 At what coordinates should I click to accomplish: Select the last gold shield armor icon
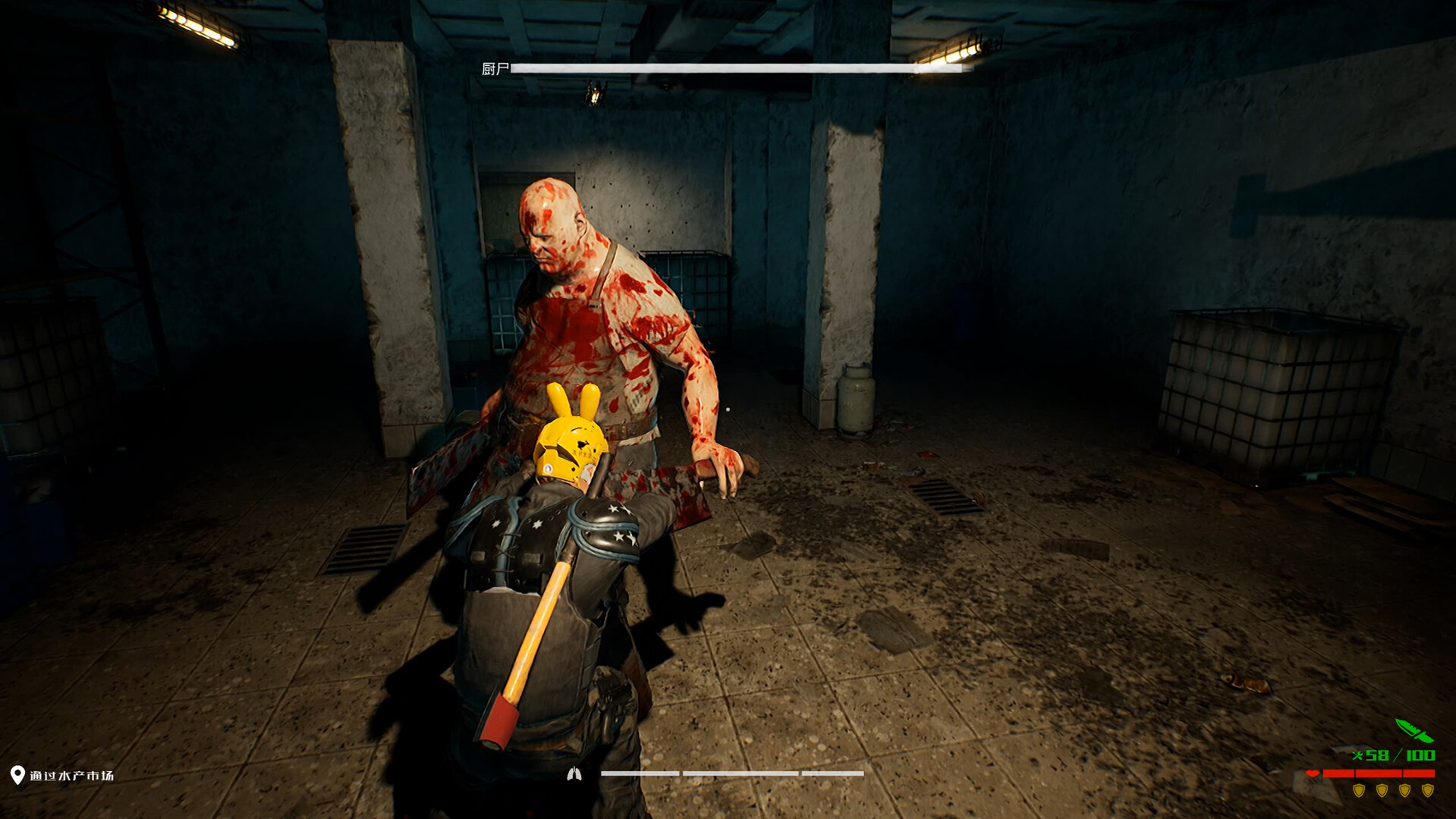[x=1427, y=790]
